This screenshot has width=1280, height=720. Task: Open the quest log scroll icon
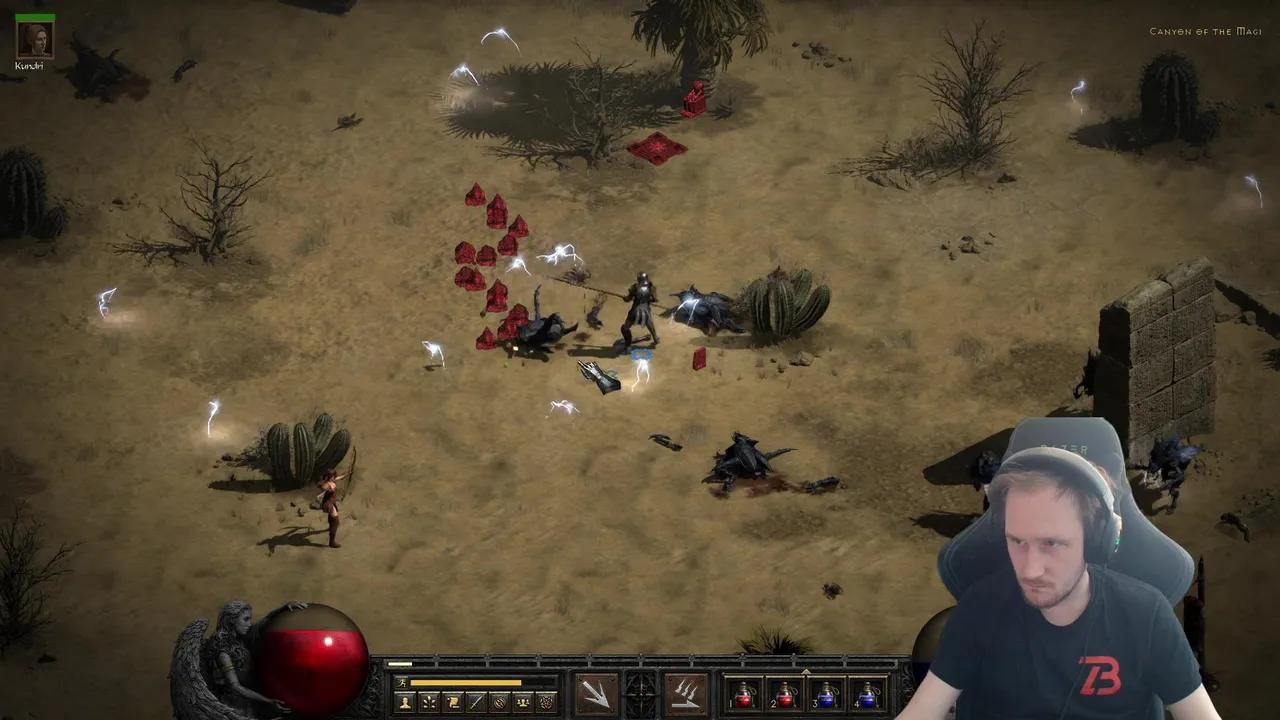[x=453, y=702]
